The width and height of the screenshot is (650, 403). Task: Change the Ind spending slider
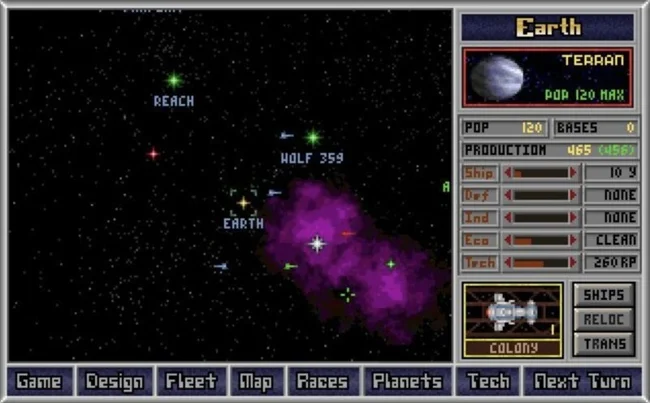click(544, 218)
